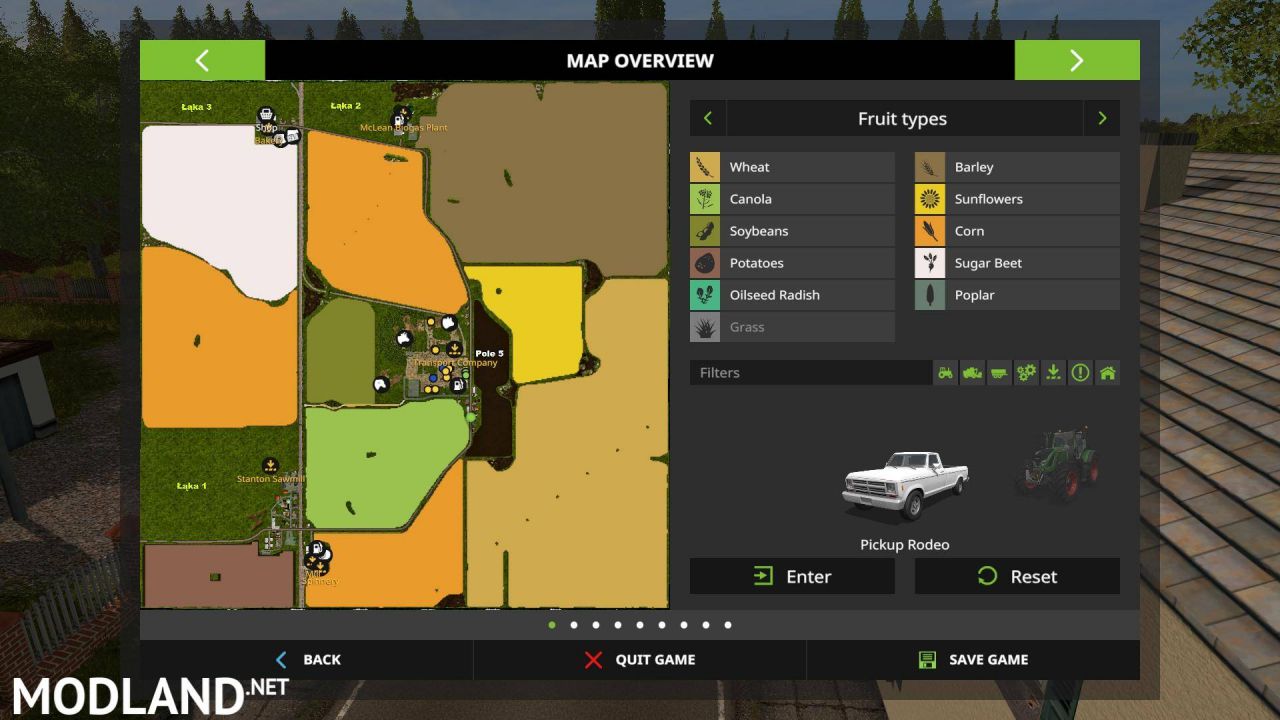Reset the Pickup Rodeo vehicle
The width and height of the screenshot is (1280, 720).
1016,576
